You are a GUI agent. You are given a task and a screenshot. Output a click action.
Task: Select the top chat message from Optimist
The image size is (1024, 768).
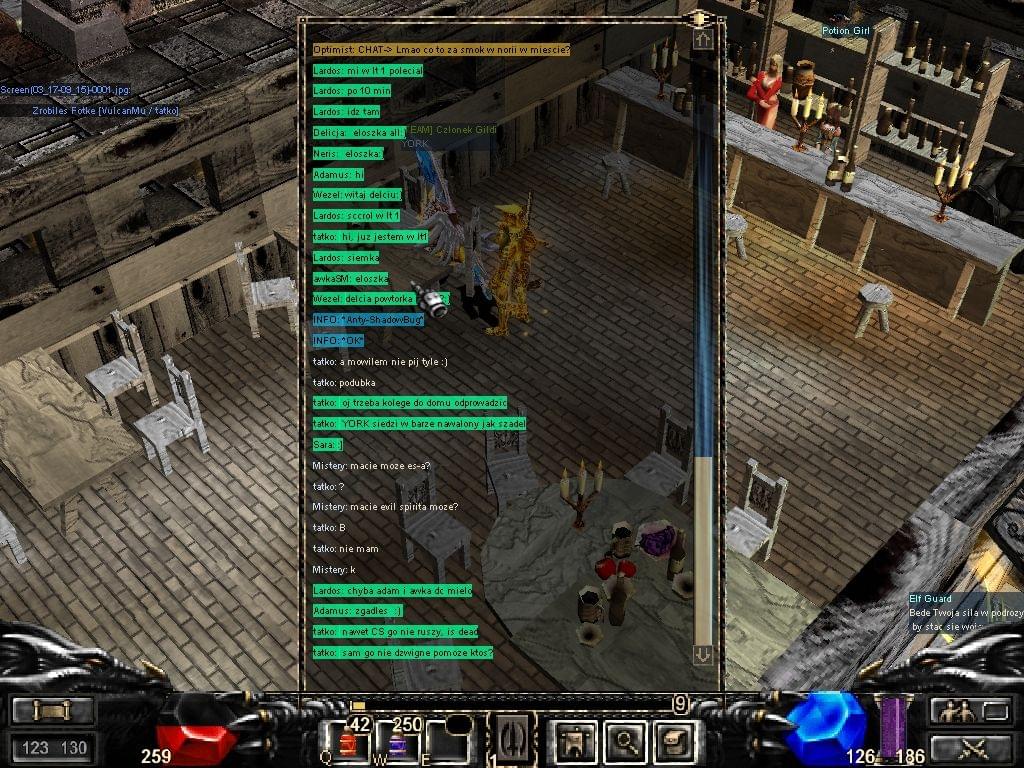[x=441, y=50]
